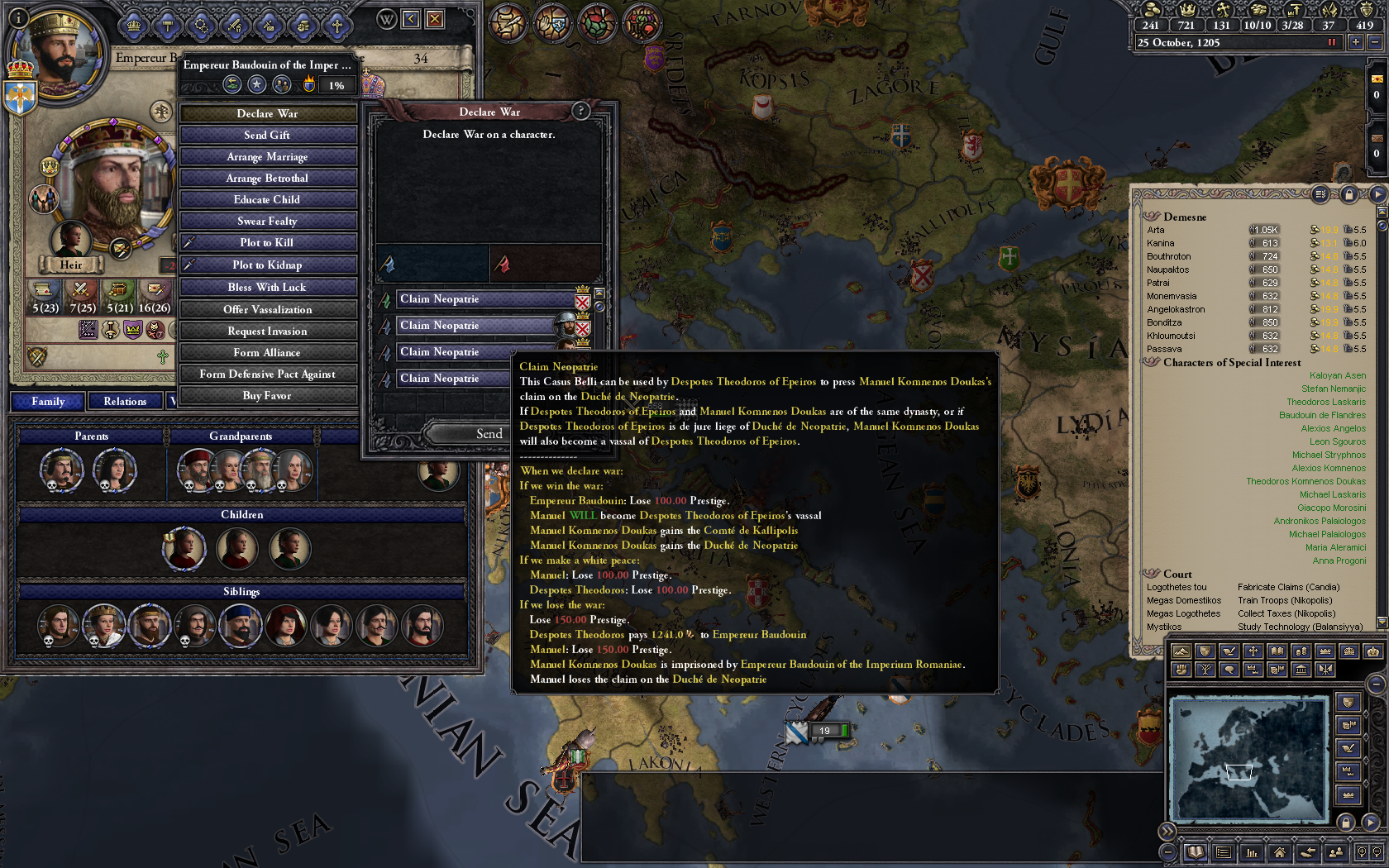The image size is (1389, 868).
Task: Open the ledger with the bar-chart icon
Action: click(1253, 853)
